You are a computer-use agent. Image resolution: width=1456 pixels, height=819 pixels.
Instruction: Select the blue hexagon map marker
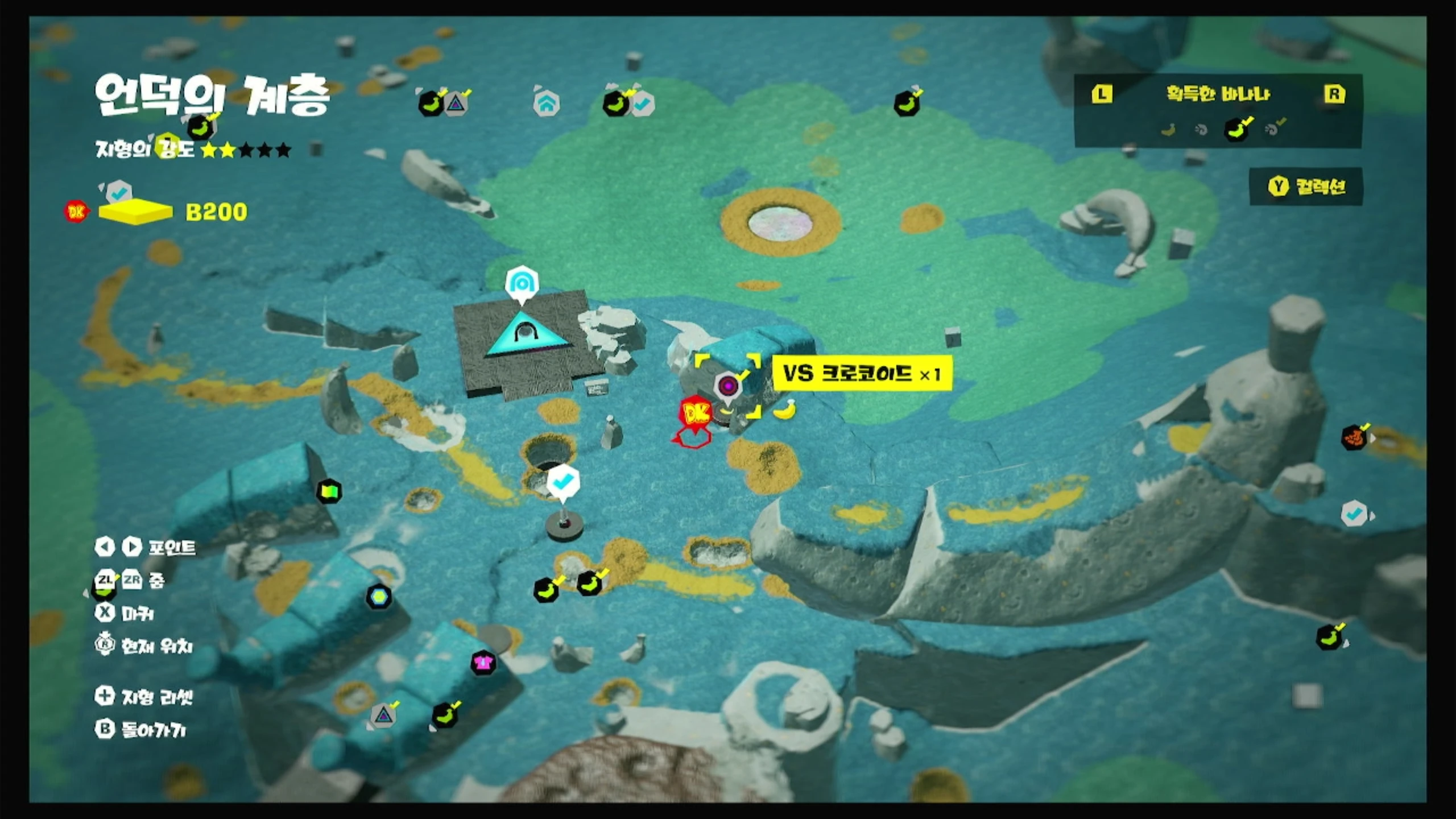click(379, 597)
